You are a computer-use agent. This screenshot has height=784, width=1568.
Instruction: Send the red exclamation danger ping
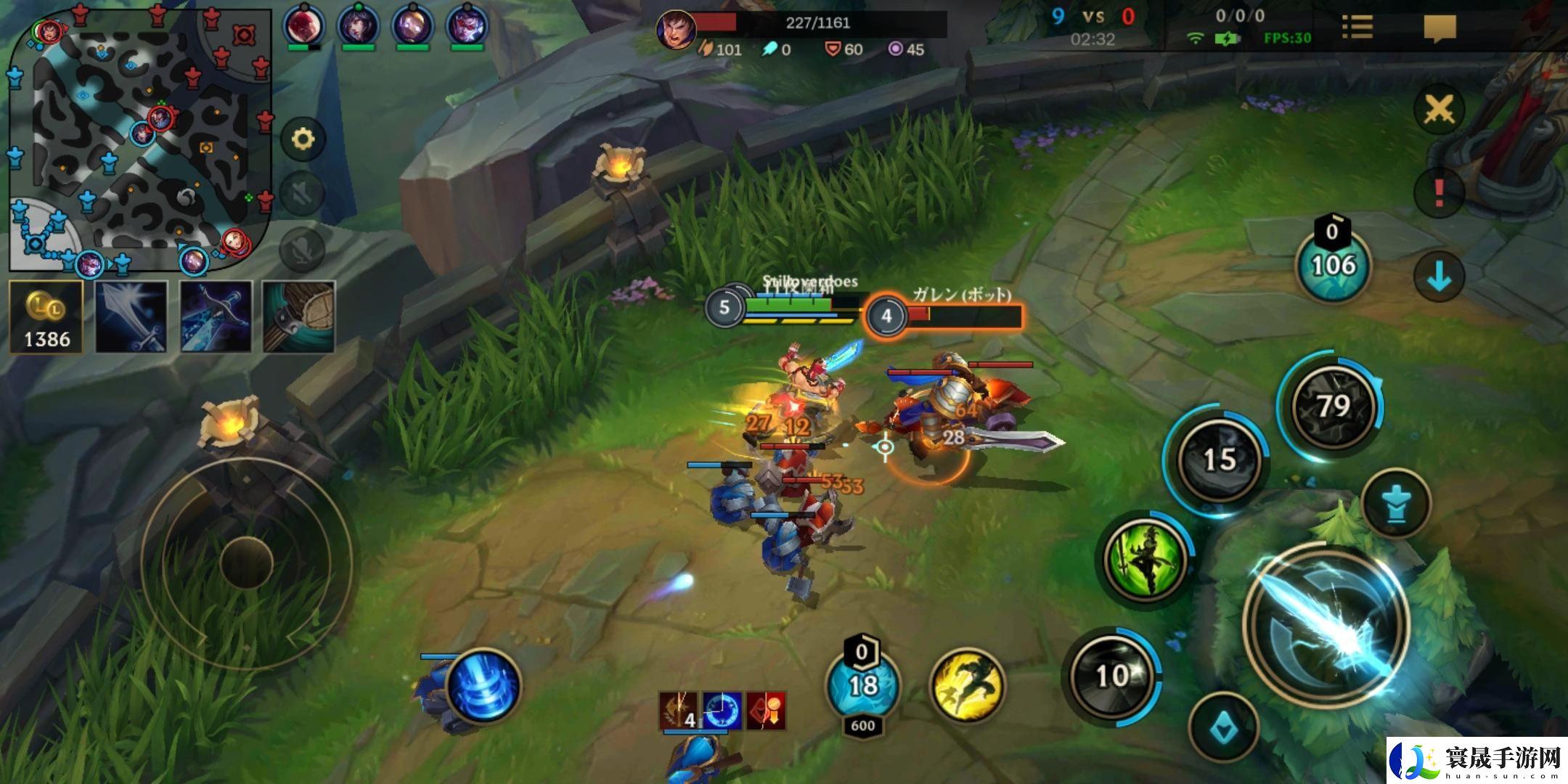[x=1439, y=192]
